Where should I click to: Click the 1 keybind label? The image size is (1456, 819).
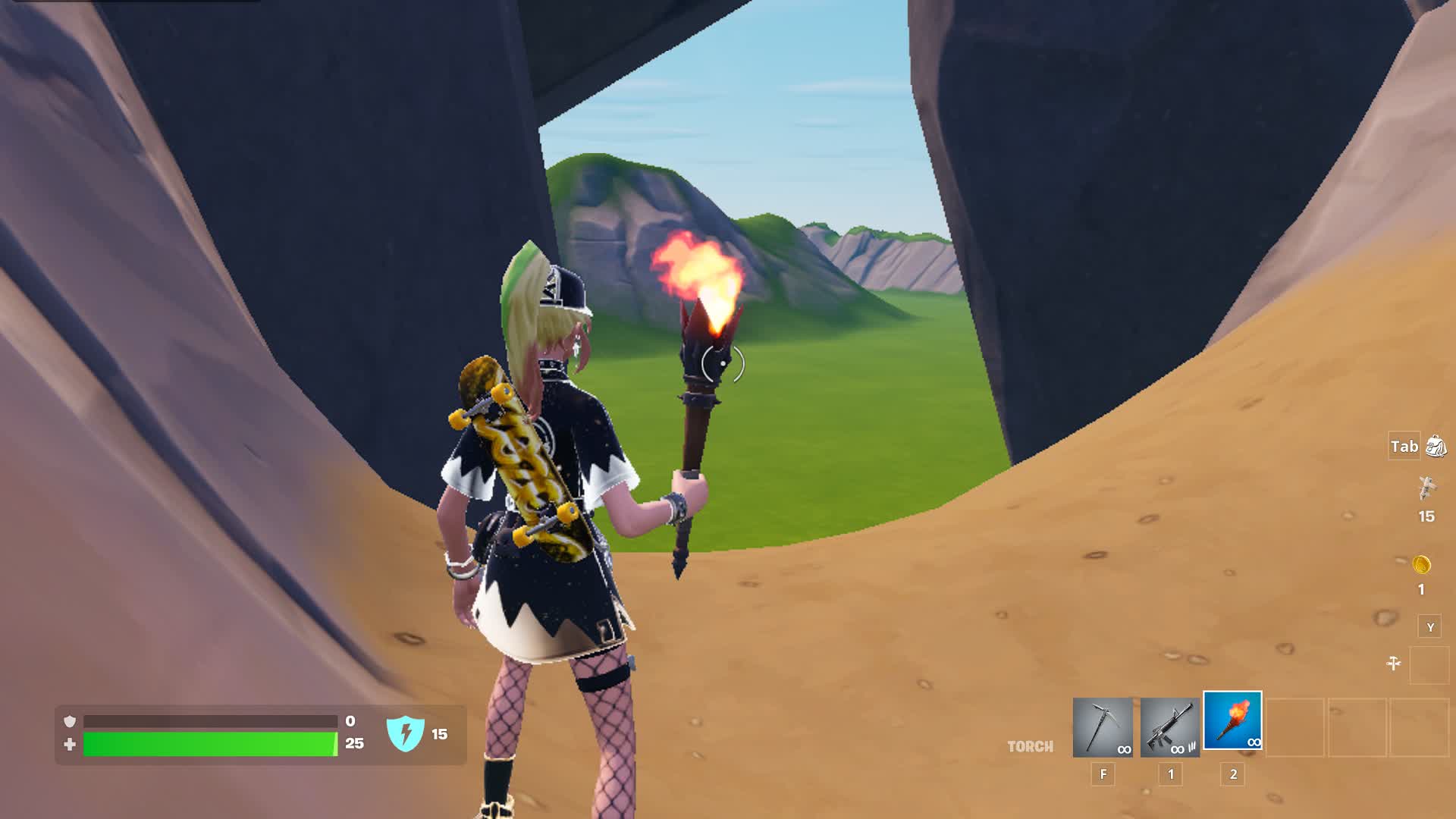[x=1170, y=774]
